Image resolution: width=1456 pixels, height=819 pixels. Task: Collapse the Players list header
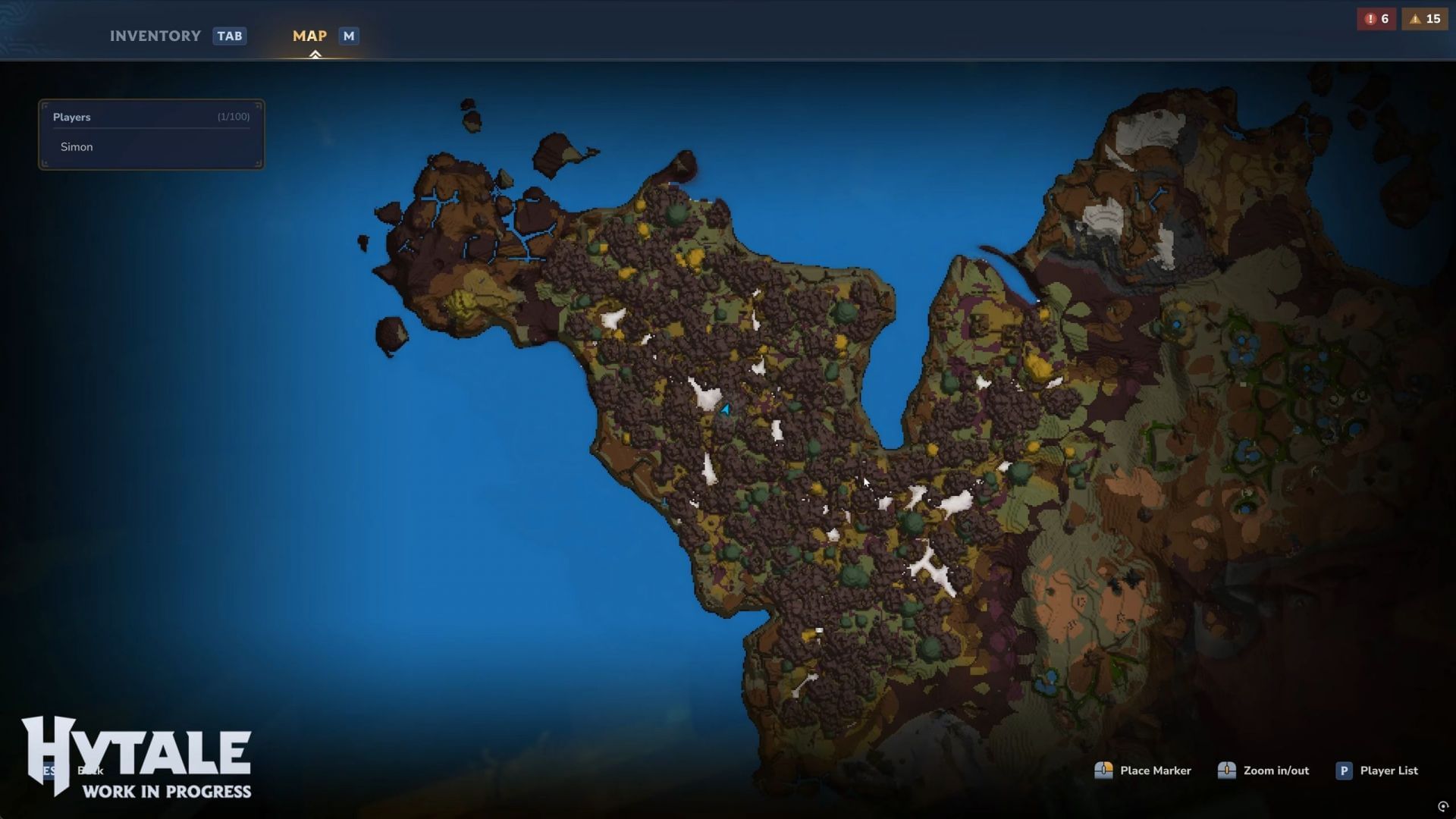(x=71, y=118)
